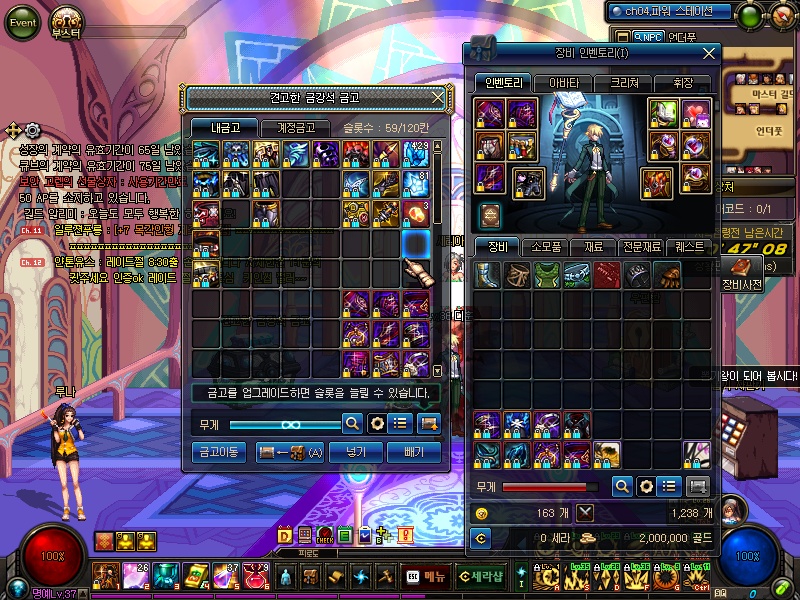Screen dimensions: 800x600
Task: Click the vault search magnifier button
Action: coord(352,423)
